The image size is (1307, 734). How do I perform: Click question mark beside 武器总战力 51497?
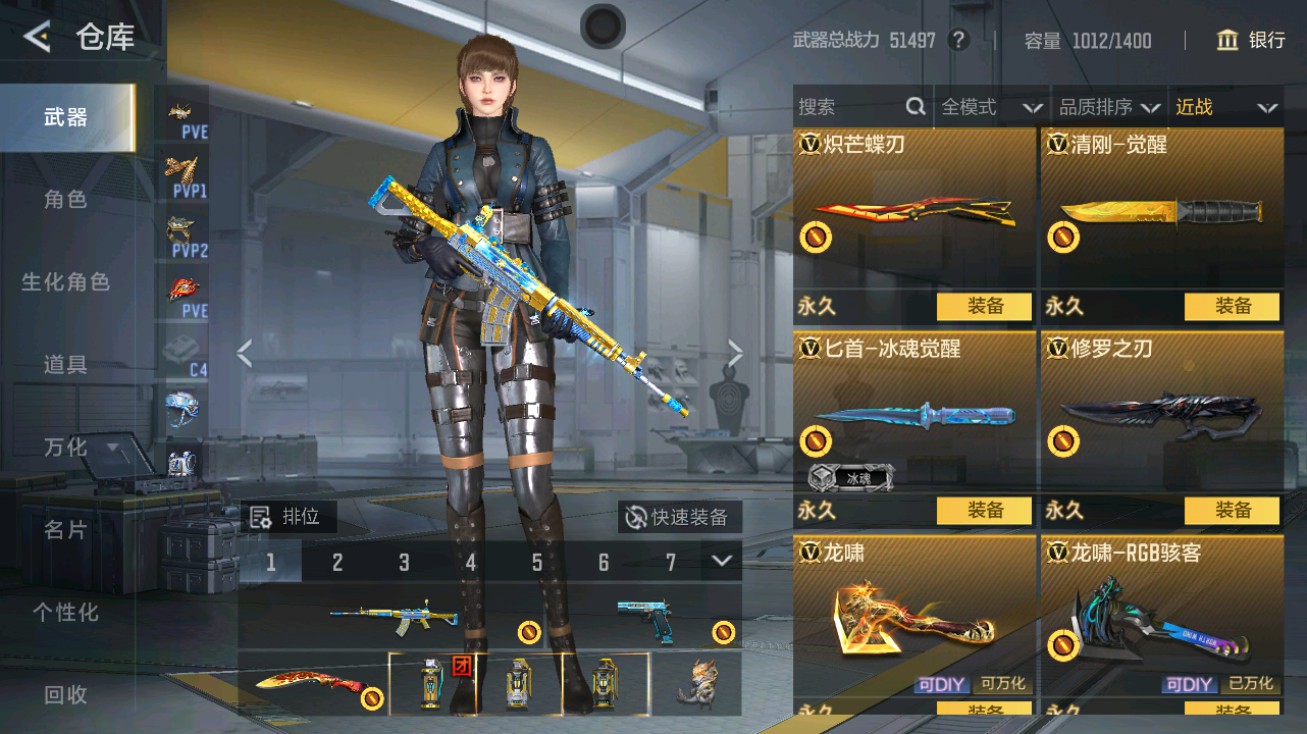961,41
